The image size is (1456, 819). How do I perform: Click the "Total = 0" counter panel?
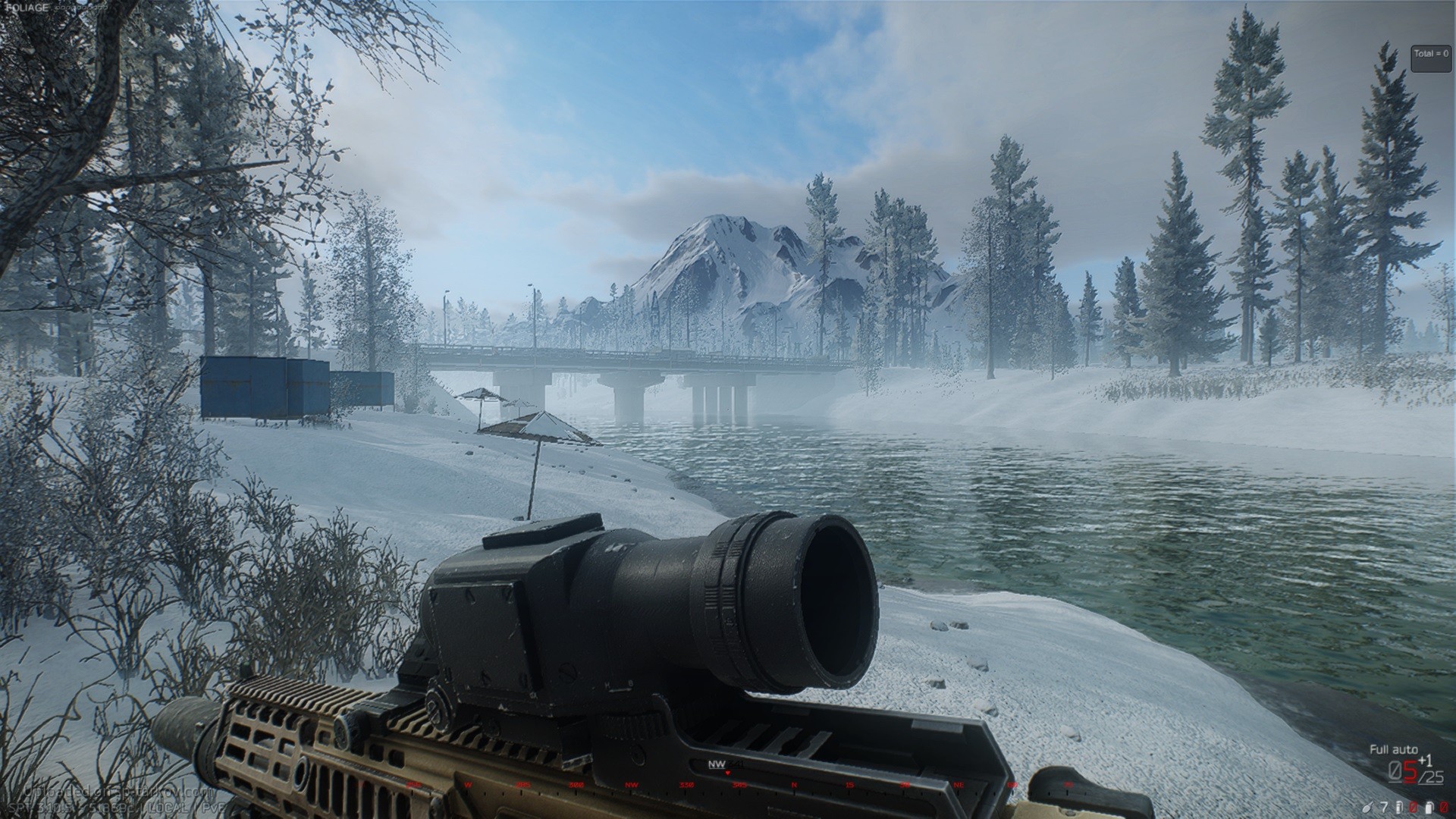(1430, 58)
